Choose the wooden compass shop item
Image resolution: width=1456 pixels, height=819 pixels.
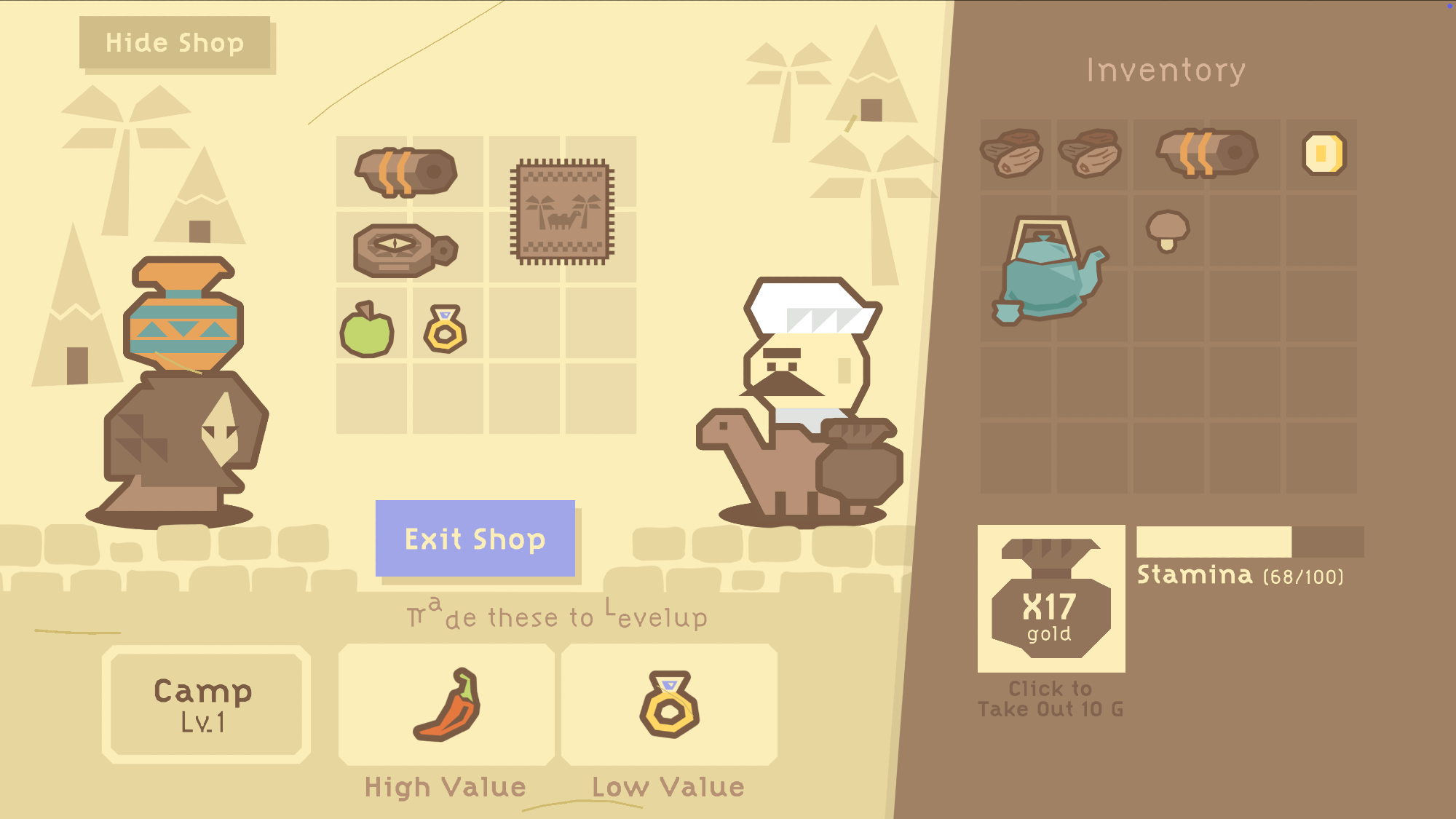[x=403, y=250]
